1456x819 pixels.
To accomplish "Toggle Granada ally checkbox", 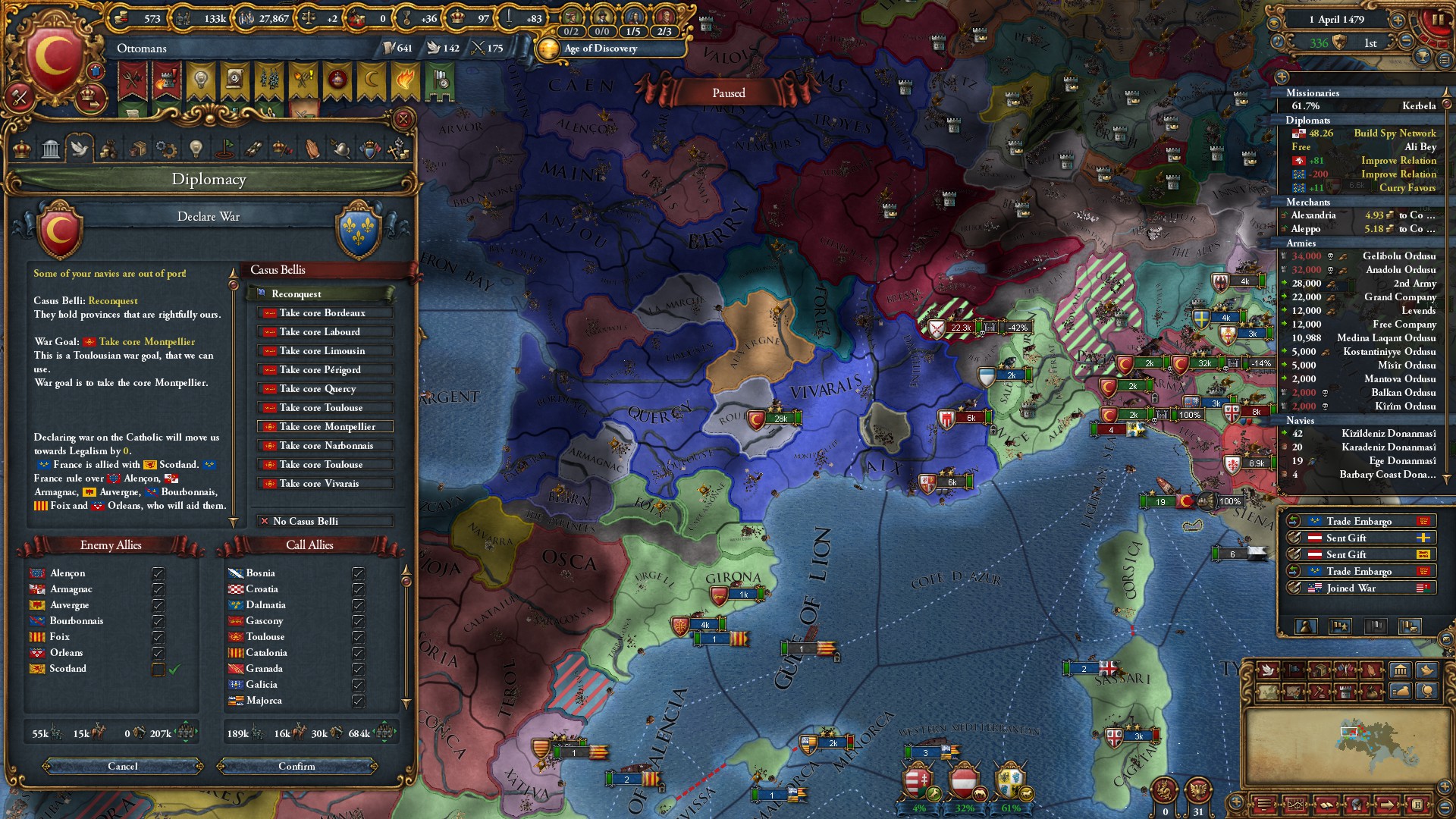I will tap(358, 669).
